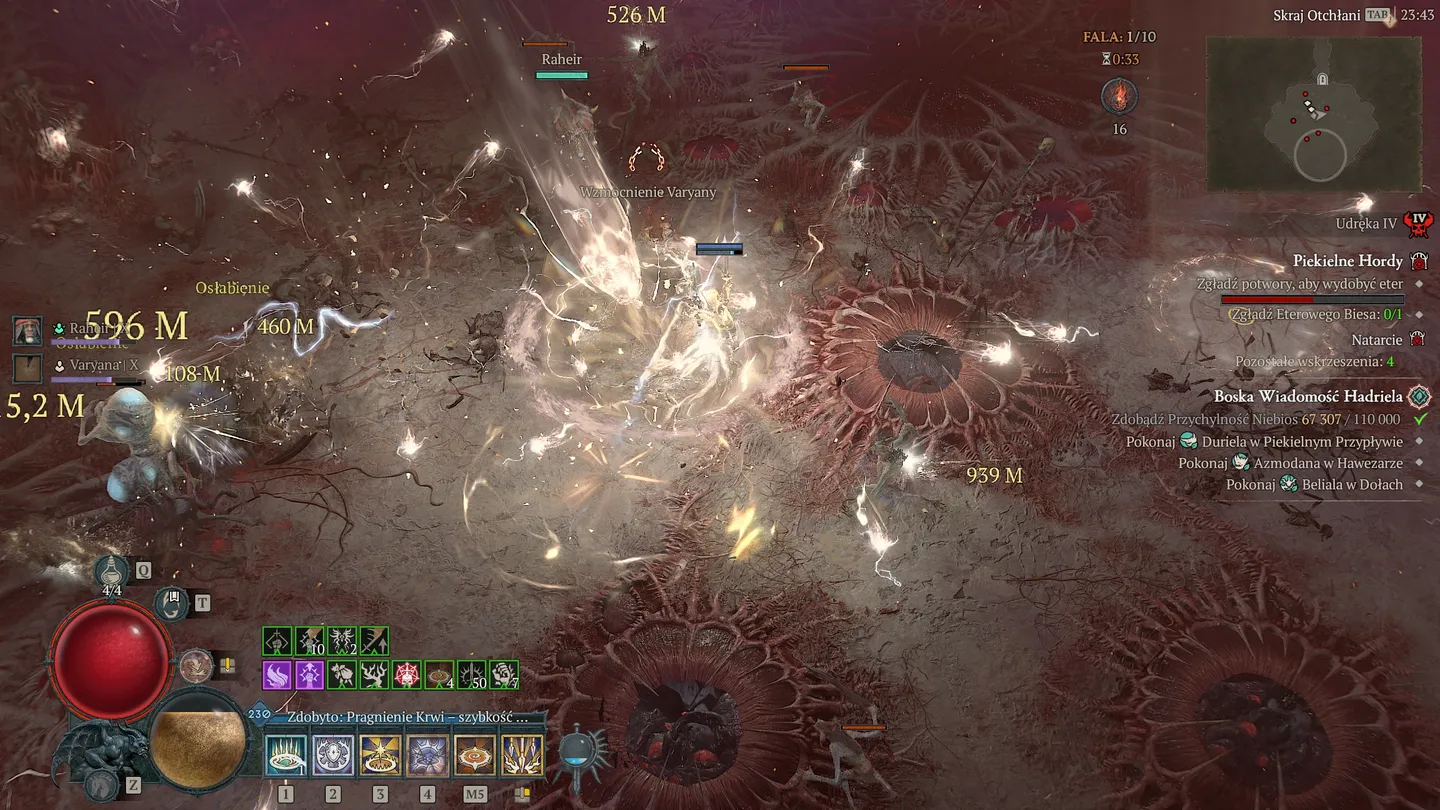Image resolution: width=1440 pixels, height=810 pixels.
Task: Use the healing potion flask
Action: coord(111,572)
